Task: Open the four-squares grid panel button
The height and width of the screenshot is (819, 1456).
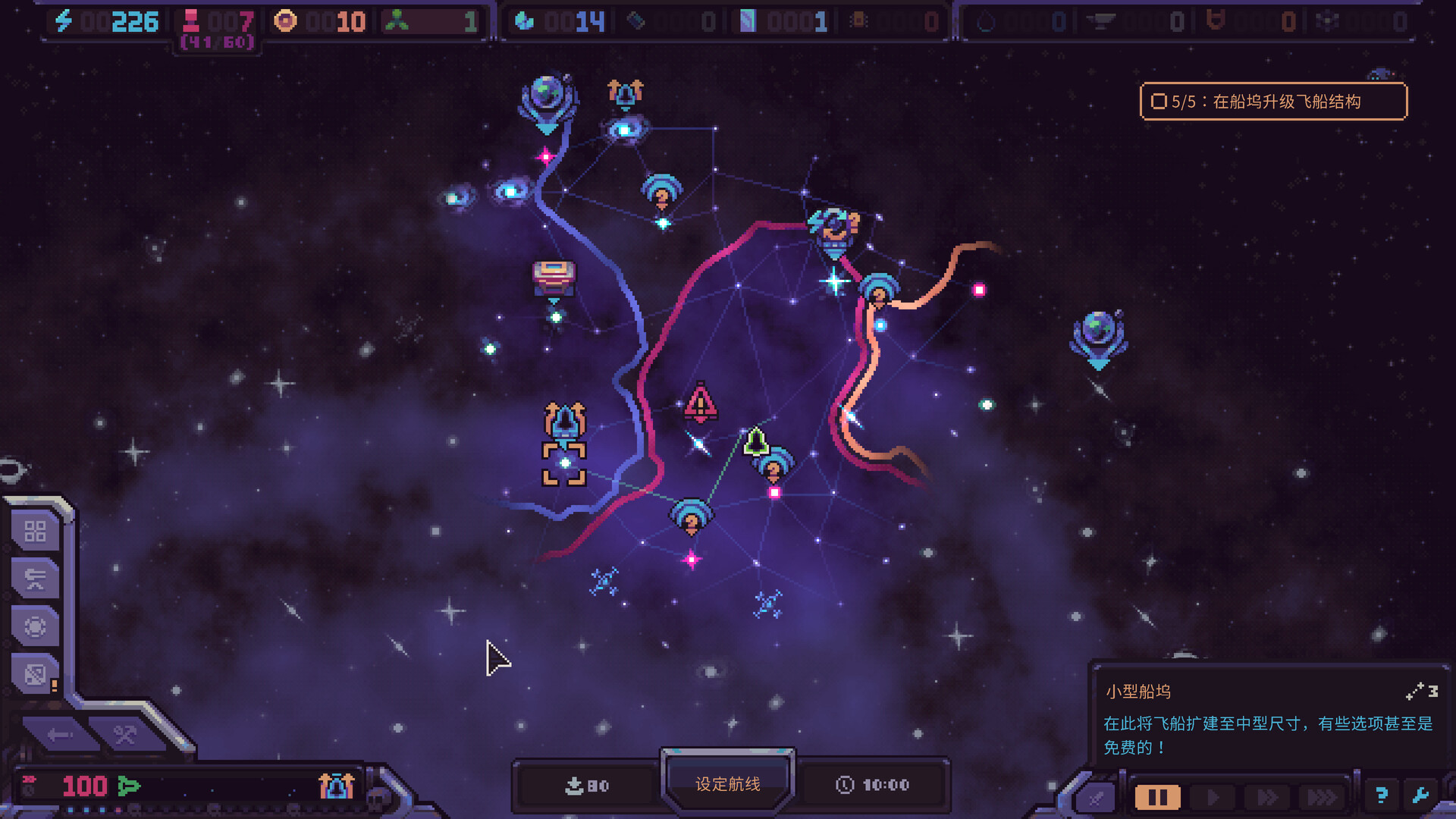Action: (x=36, y=532)
